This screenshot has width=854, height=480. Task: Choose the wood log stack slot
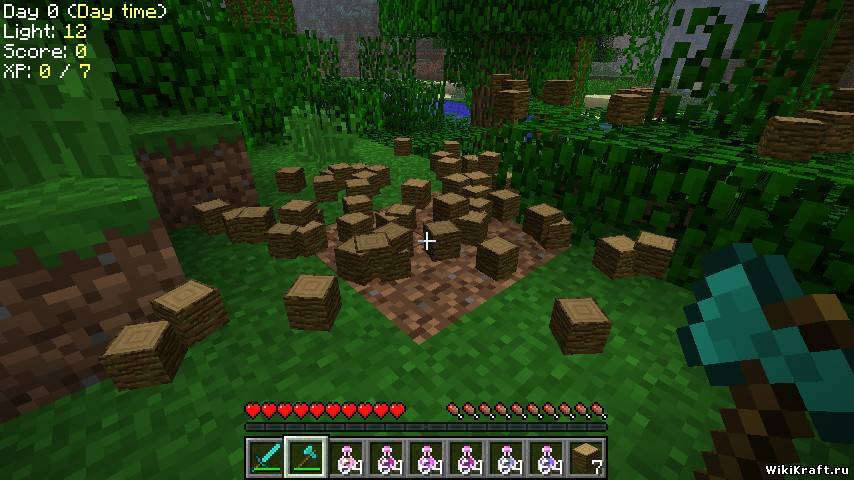coord(586,458)
